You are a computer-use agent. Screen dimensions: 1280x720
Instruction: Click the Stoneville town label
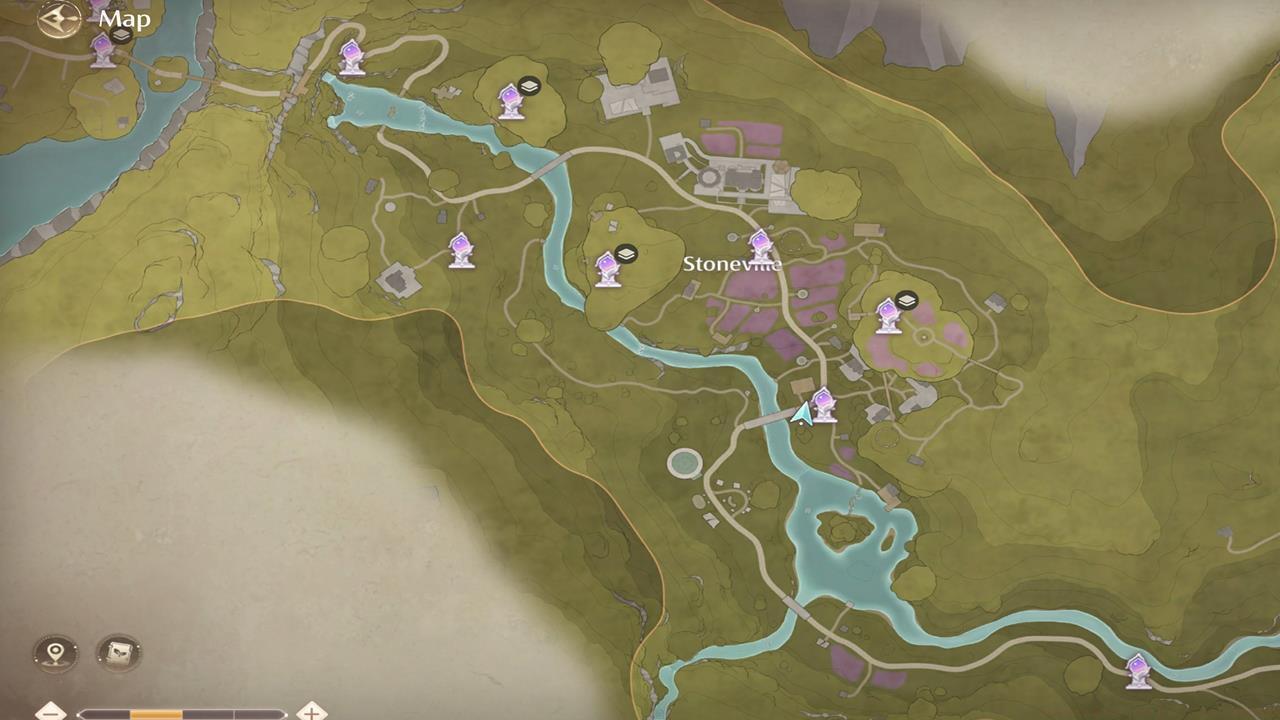pyautogui.click(x=731, y=263)
